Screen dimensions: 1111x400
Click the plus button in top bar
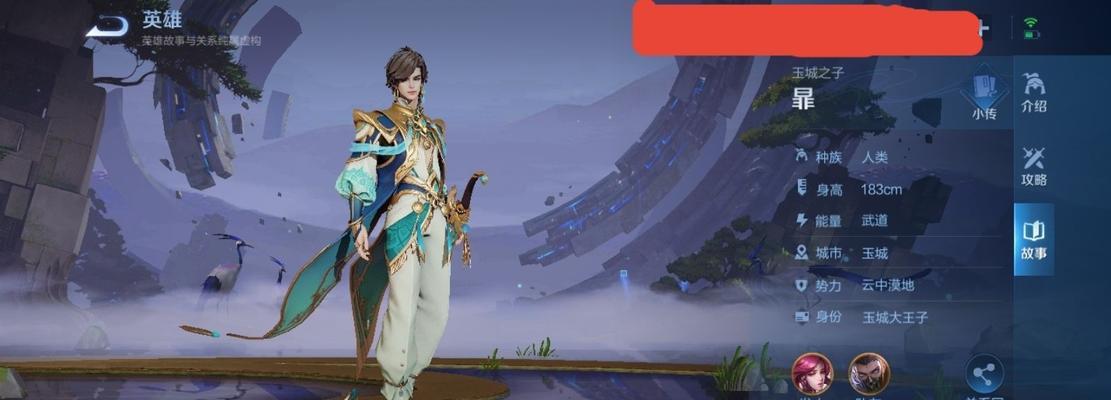pos(983,29)
